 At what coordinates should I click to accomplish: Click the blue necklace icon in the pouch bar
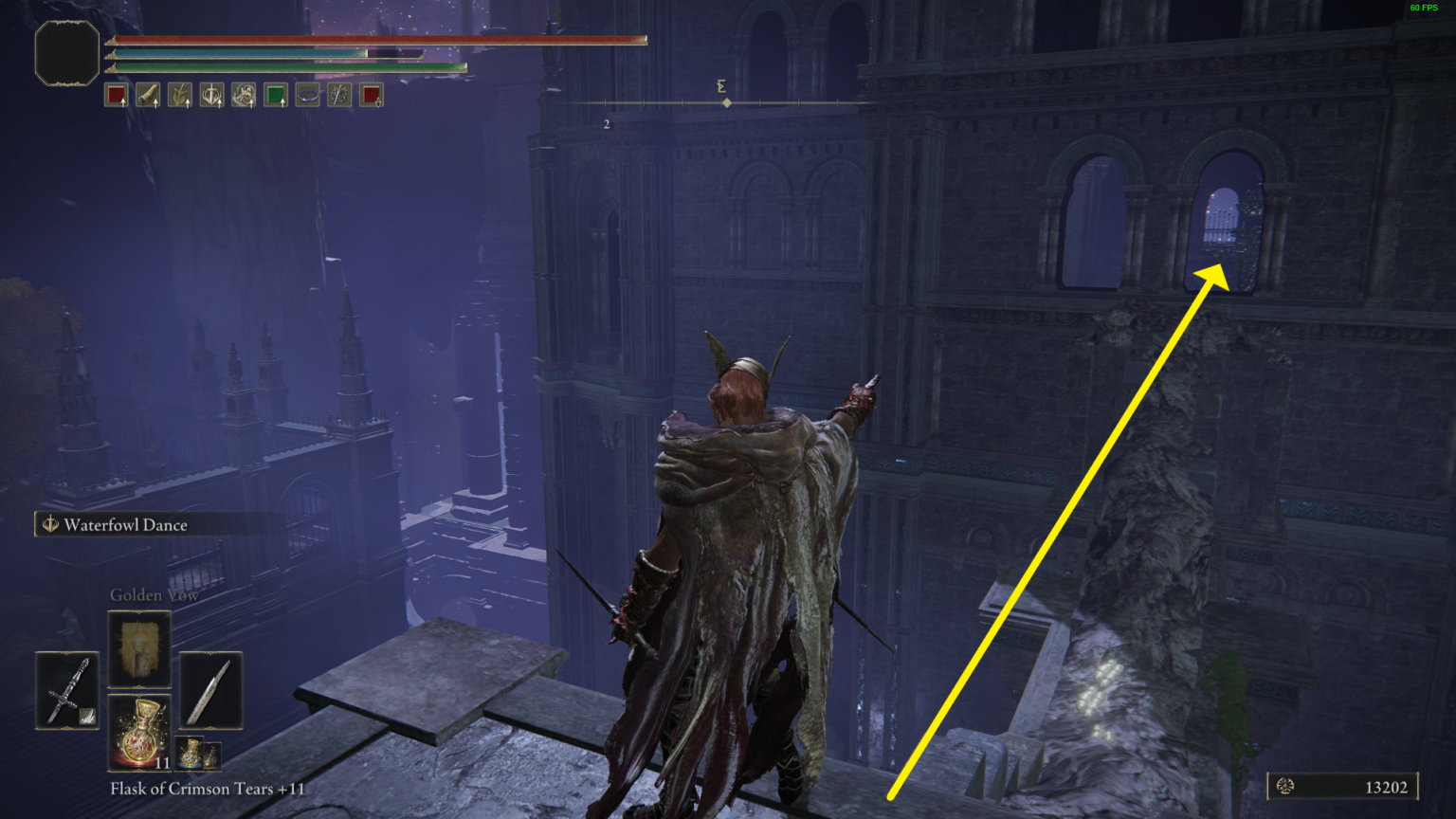pyautogui.click(x=306, y=94)
